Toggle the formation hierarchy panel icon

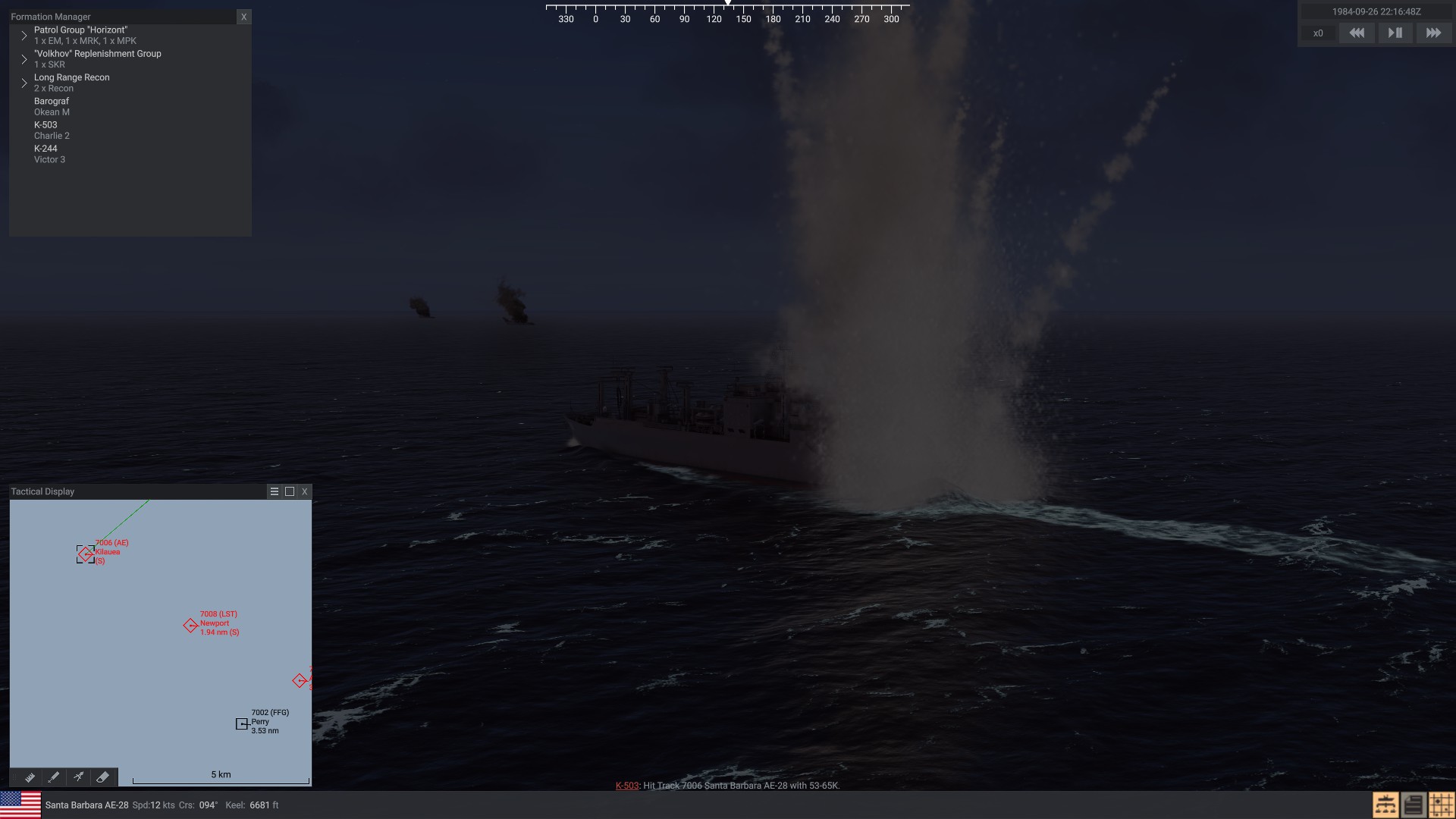point(1385,805)
